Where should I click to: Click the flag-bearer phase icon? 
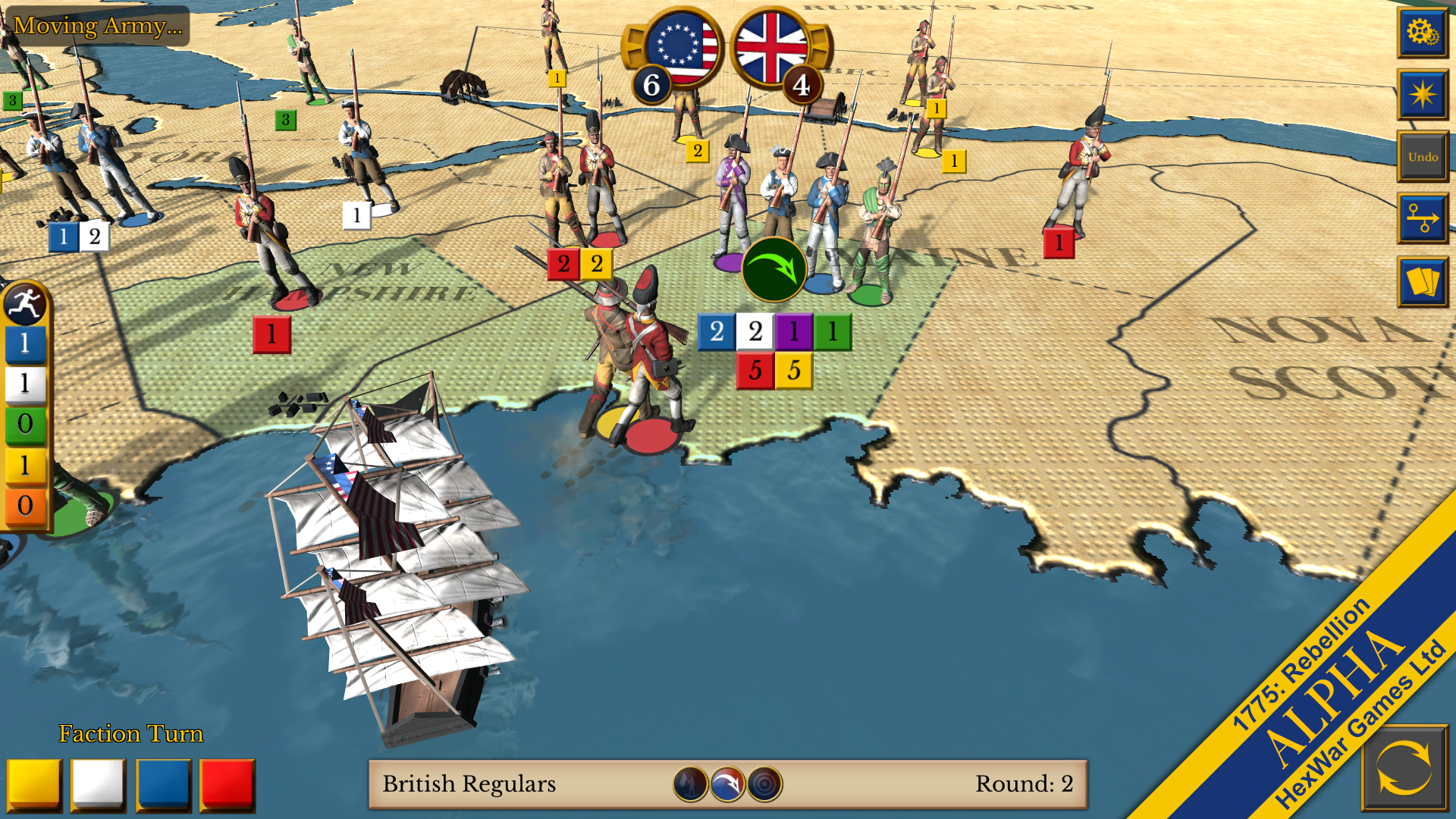(x=690, y=784)
